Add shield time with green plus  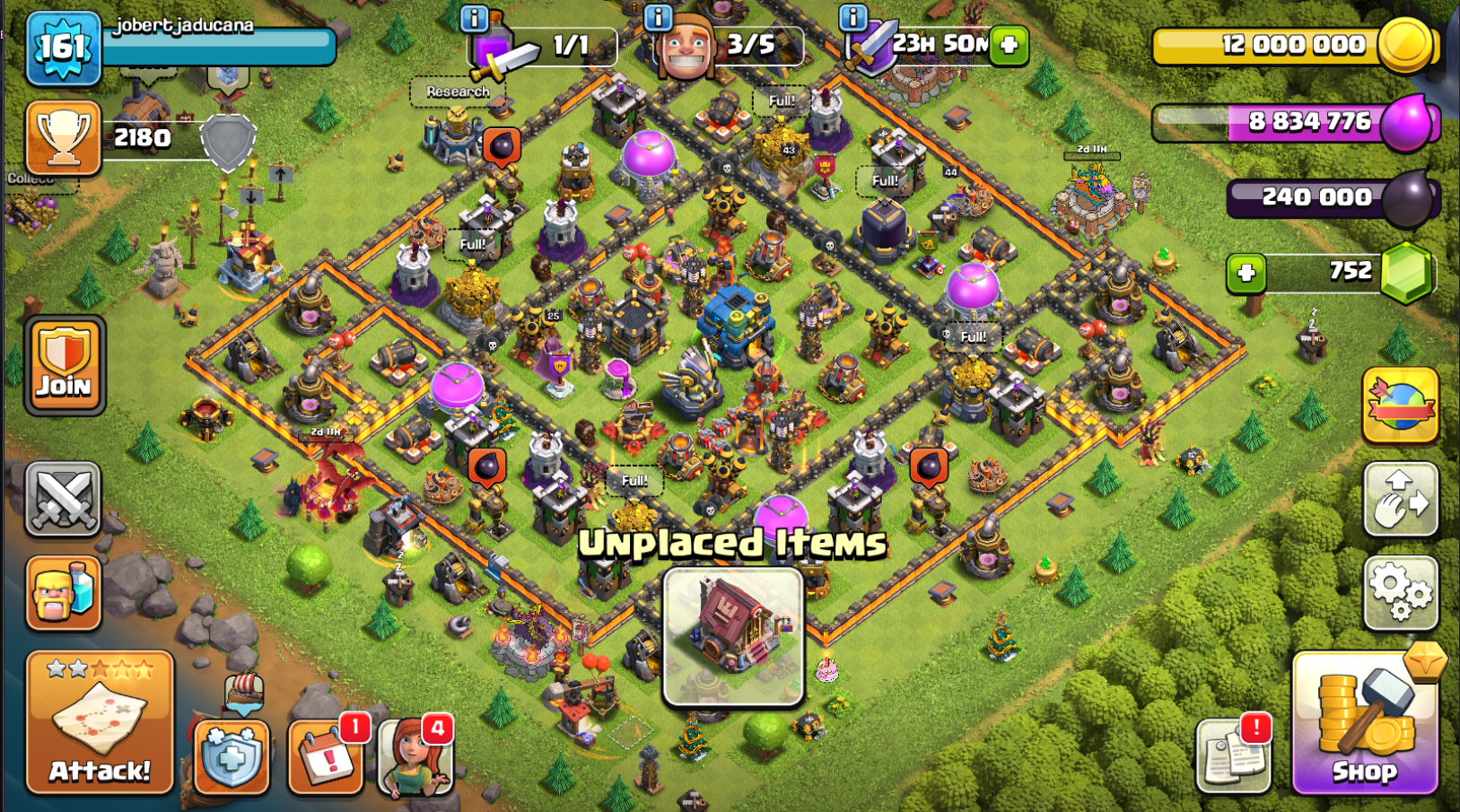(x=1009, y=45)
